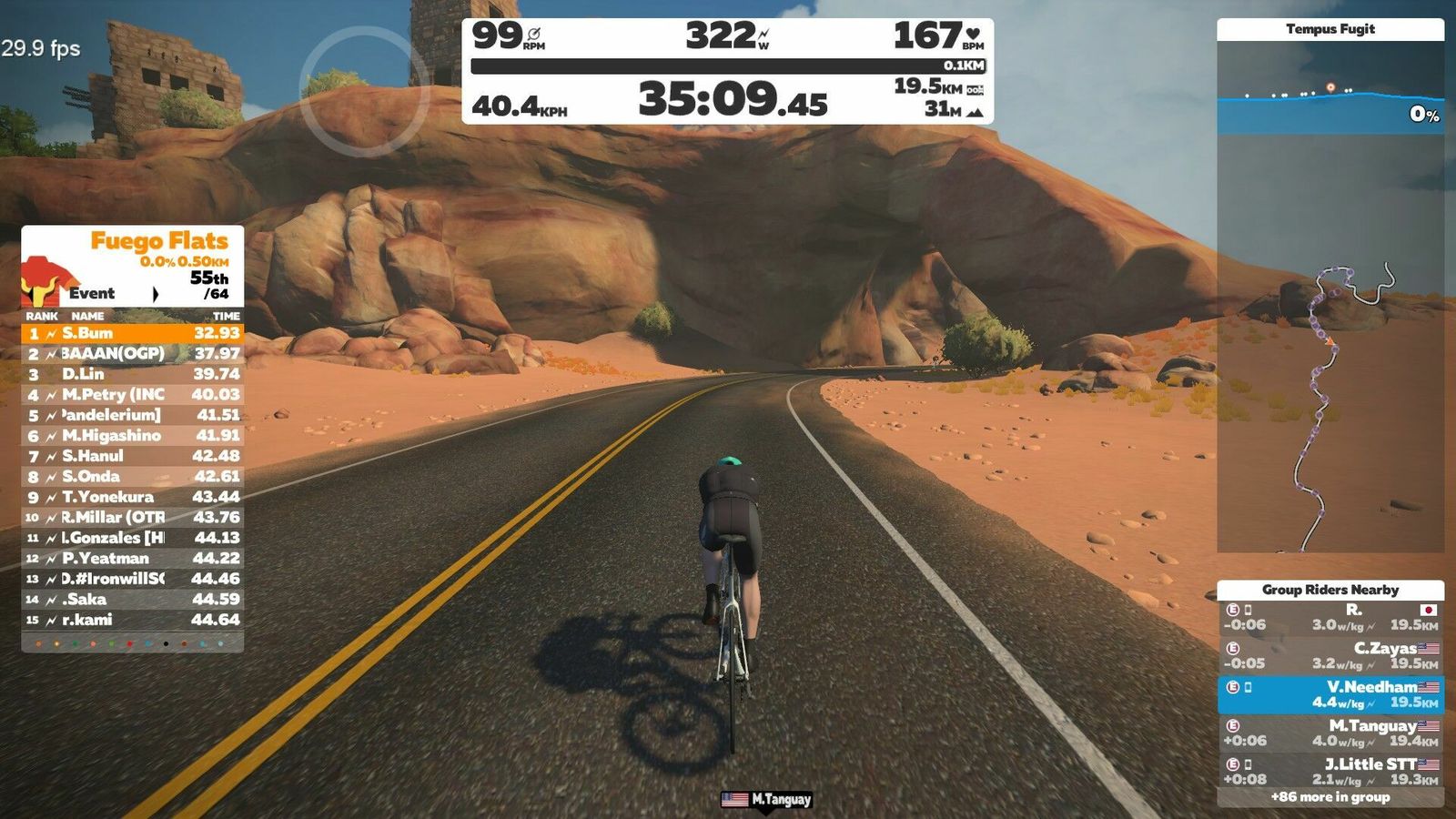The image size is (1456, 819).
Task: Select S.Bum on the Fuego Flats leaderboard
Action: [133, 333]
